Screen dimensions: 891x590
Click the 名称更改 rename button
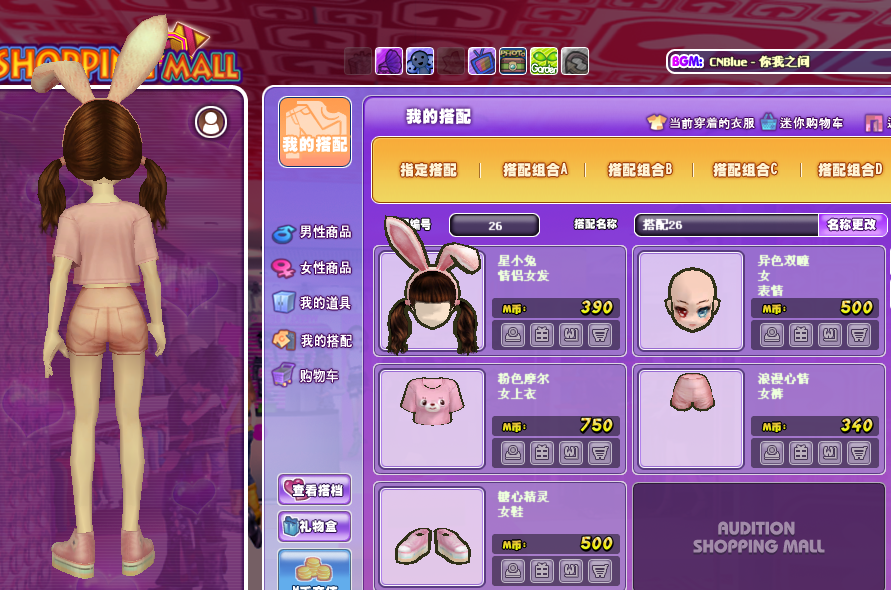tap(851, 225)
